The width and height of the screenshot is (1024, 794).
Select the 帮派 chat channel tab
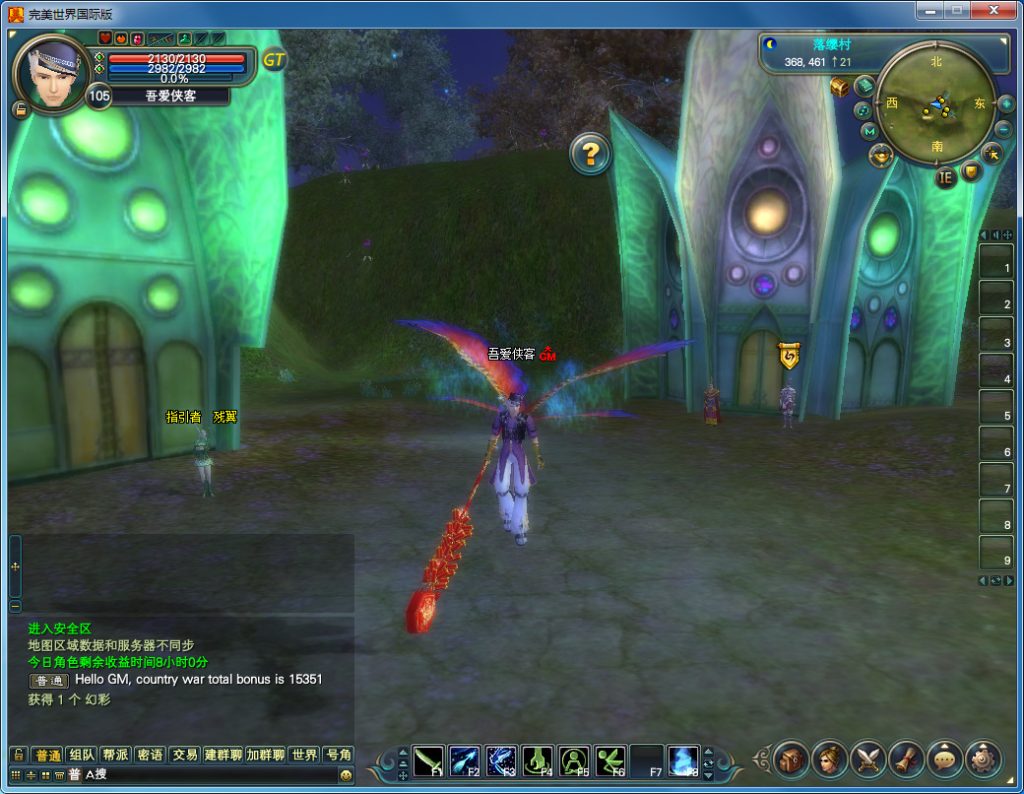(116, 755)
